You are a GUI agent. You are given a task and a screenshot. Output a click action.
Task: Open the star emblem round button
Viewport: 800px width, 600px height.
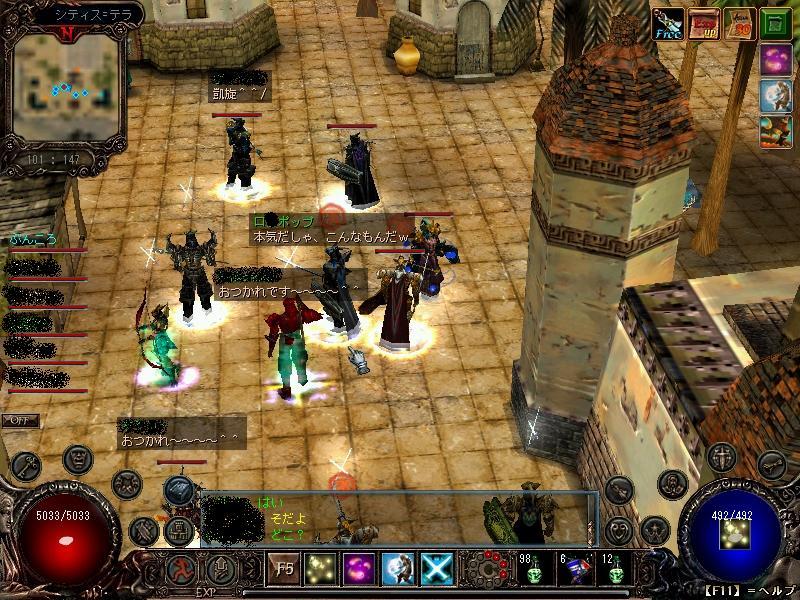[654, 529]
